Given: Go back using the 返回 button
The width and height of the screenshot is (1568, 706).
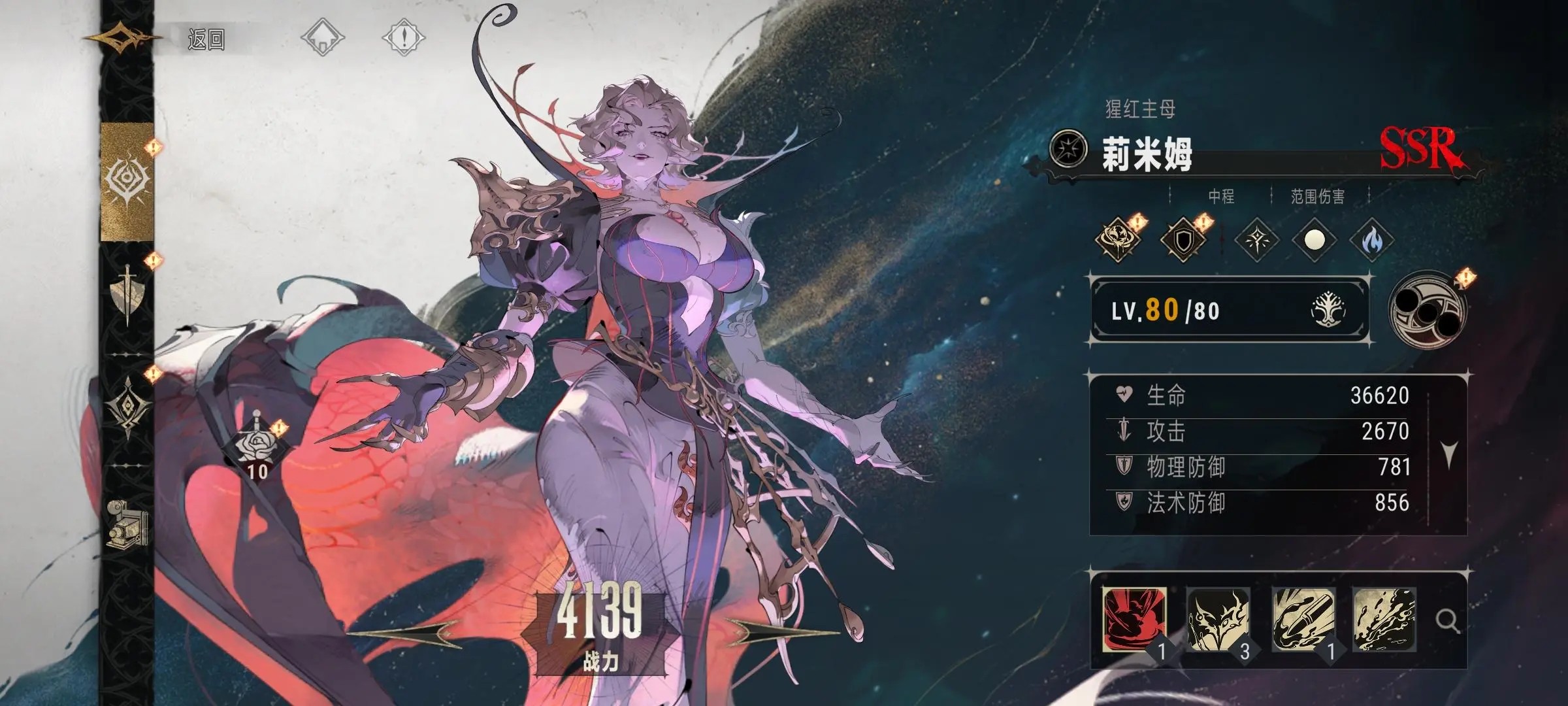Looking at the screenshot, I should [205, 39].
